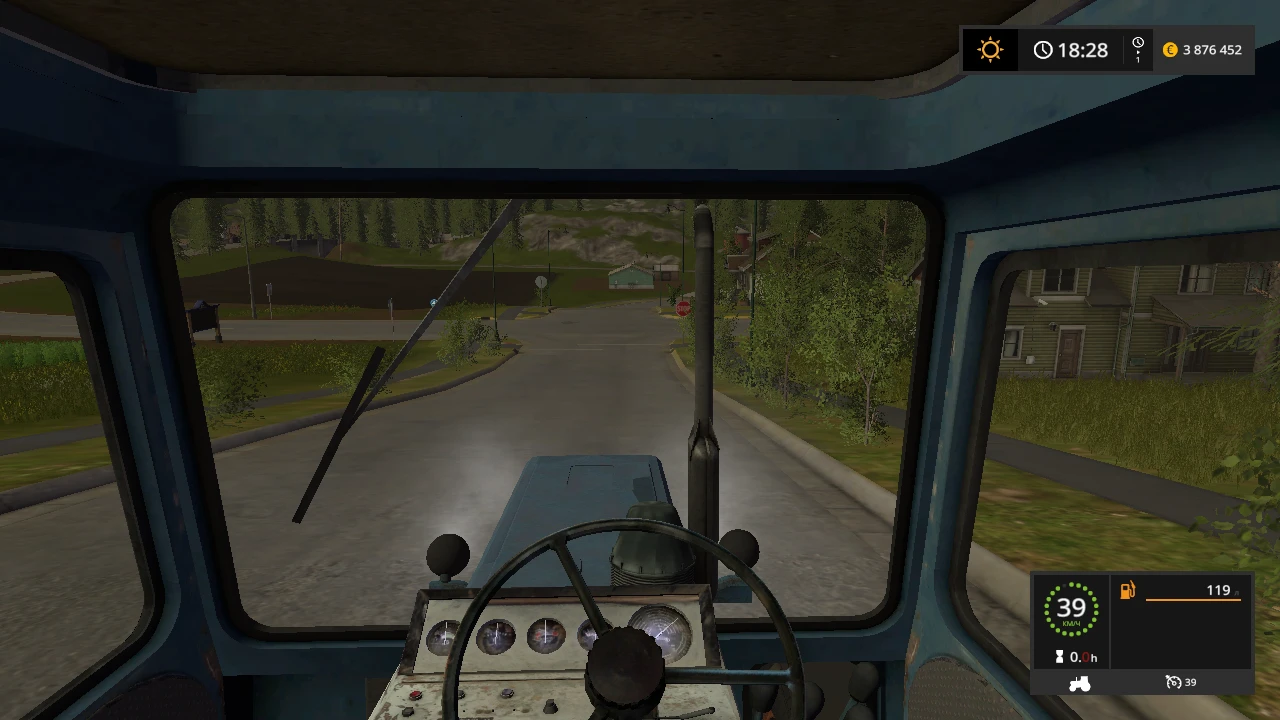Click the stop sign down the road
The width and height of the screenshot is (1280, 720).
coord(683,307)
